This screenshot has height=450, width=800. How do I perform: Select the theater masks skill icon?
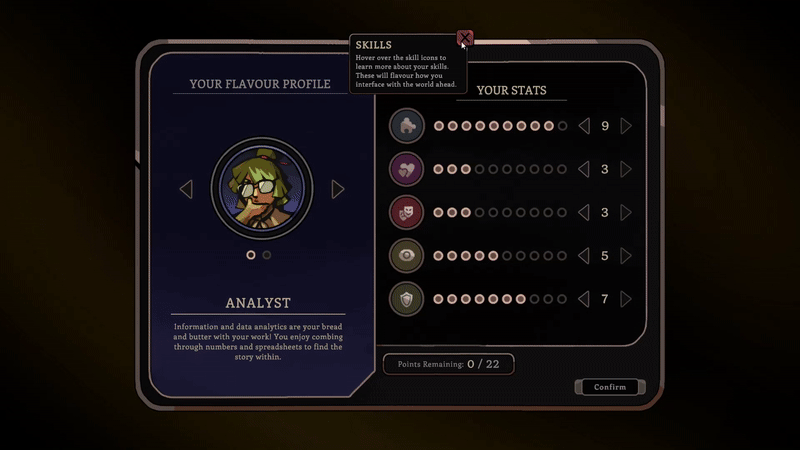[407, 212]
